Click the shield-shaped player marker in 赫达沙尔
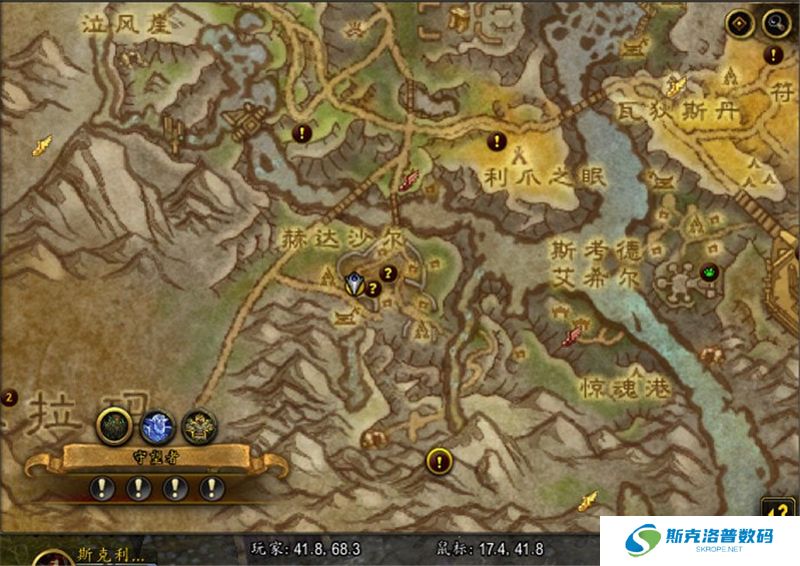 click(354, 284)
